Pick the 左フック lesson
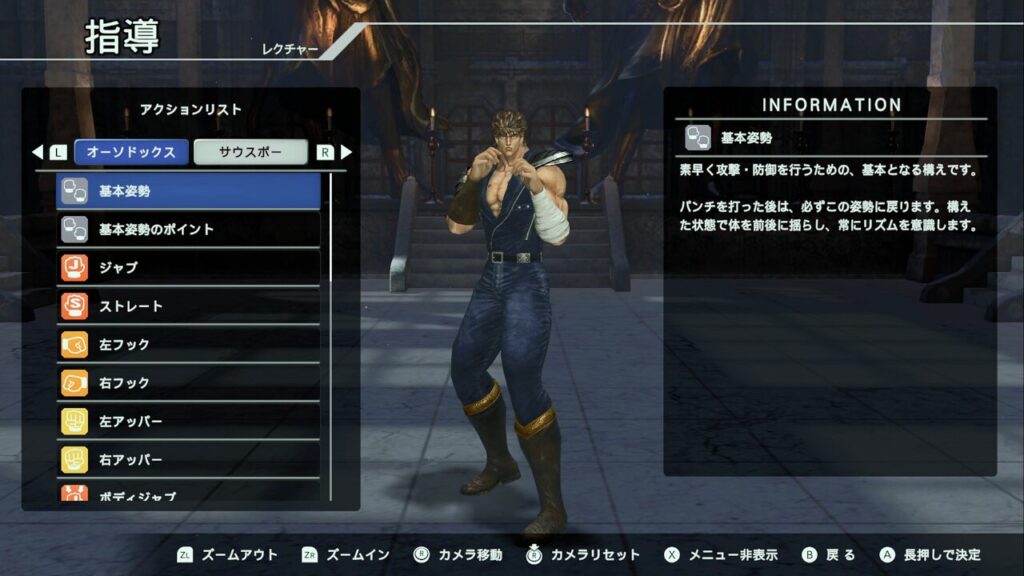1024x576 pixels. point(188,344)
